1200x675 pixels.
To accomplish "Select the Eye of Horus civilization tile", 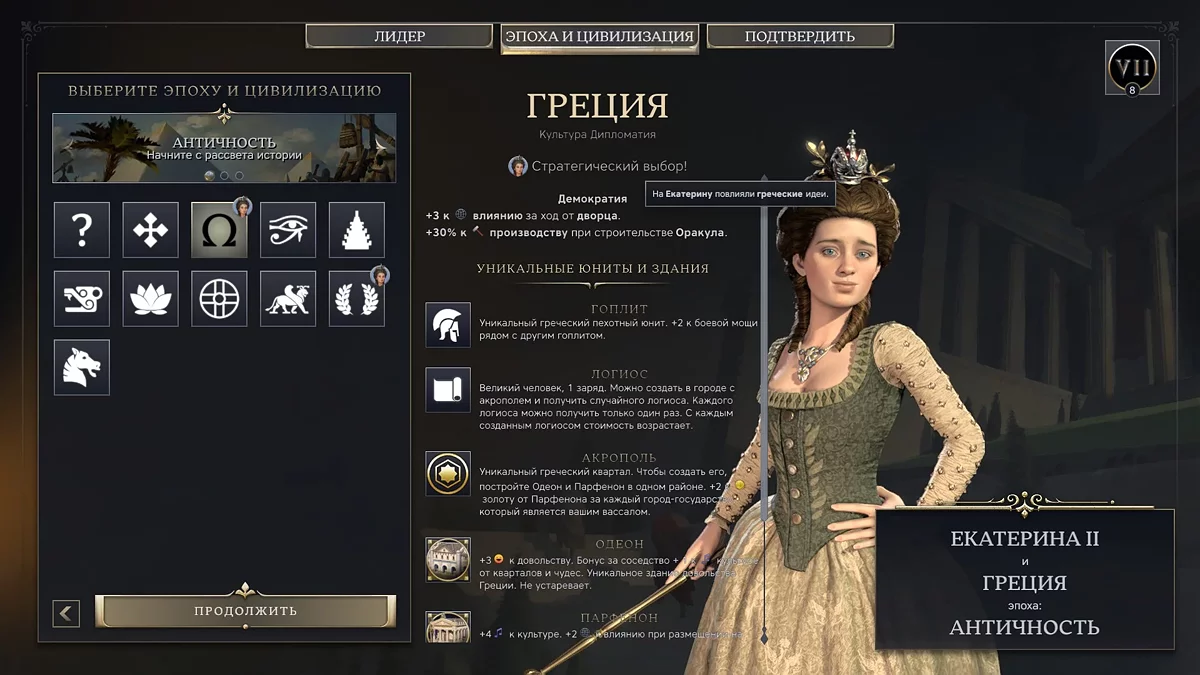I will click(x=288, y=230).
